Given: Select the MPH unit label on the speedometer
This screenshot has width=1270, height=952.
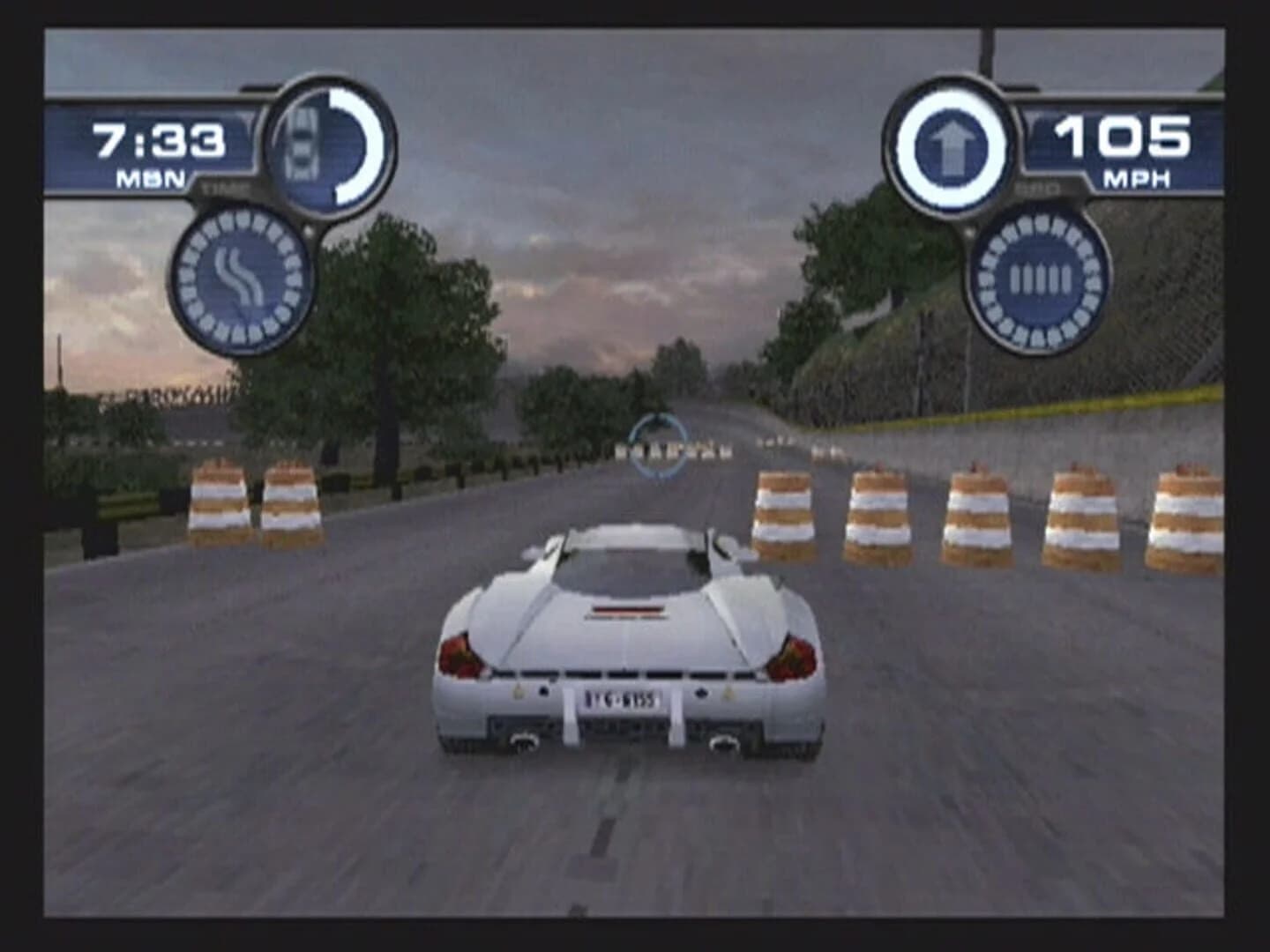Looking at the screenshot, I should click(1138, 178).
